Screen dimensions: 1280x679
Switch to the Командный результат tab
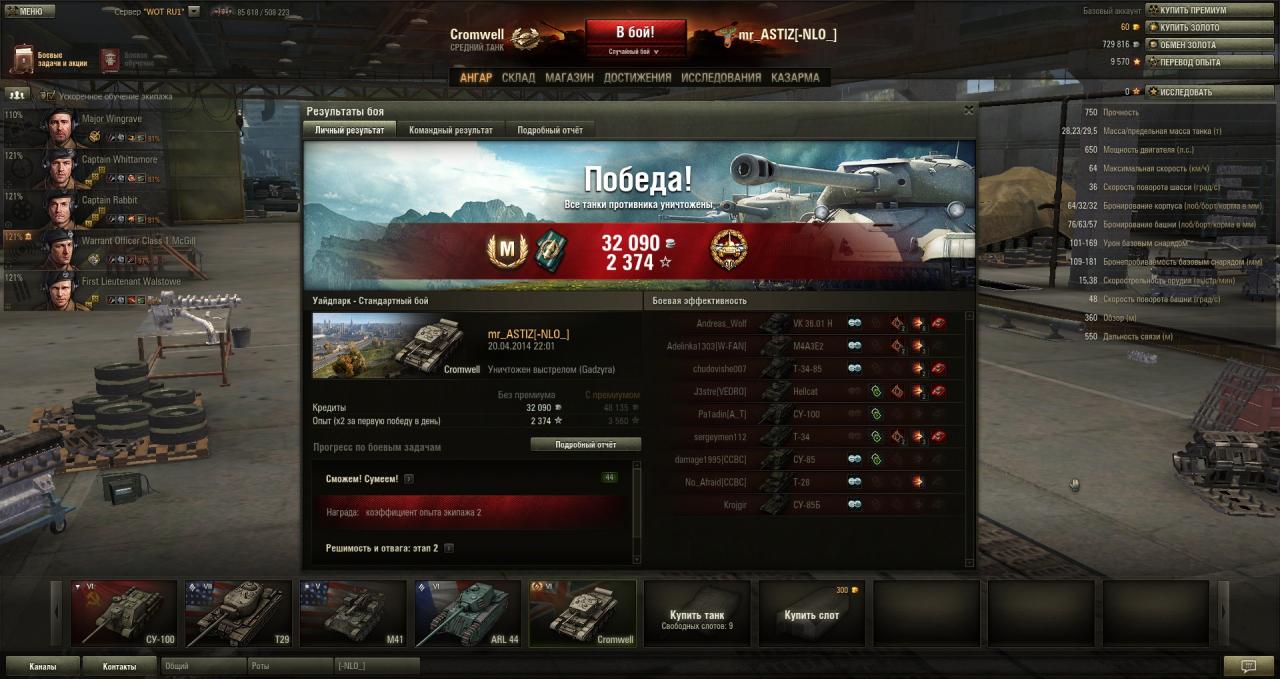pyautogui.click(x=450, y=130)
